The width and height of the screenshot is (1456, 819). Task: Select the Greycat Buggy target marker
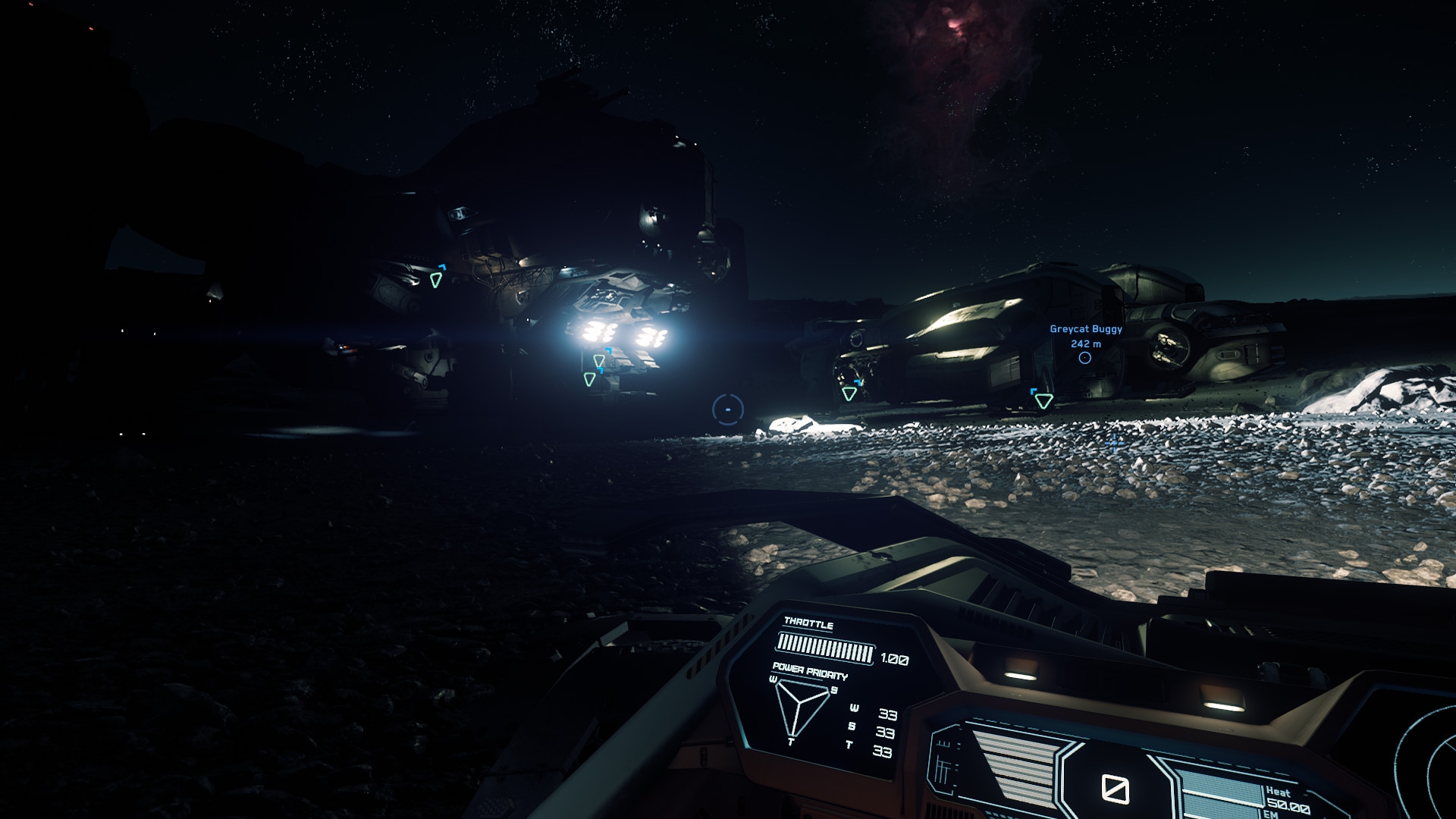click(1085, 358)
